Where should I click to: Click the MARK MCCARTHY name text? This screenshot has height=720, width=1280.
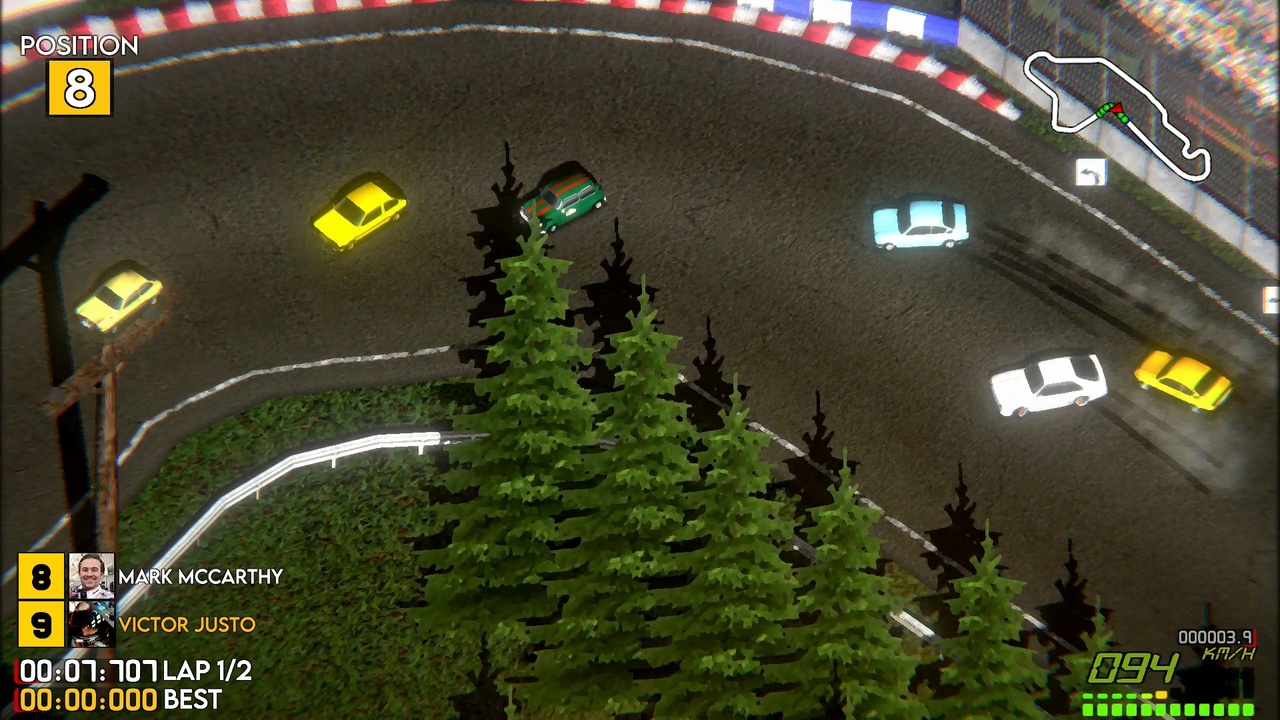200,577
